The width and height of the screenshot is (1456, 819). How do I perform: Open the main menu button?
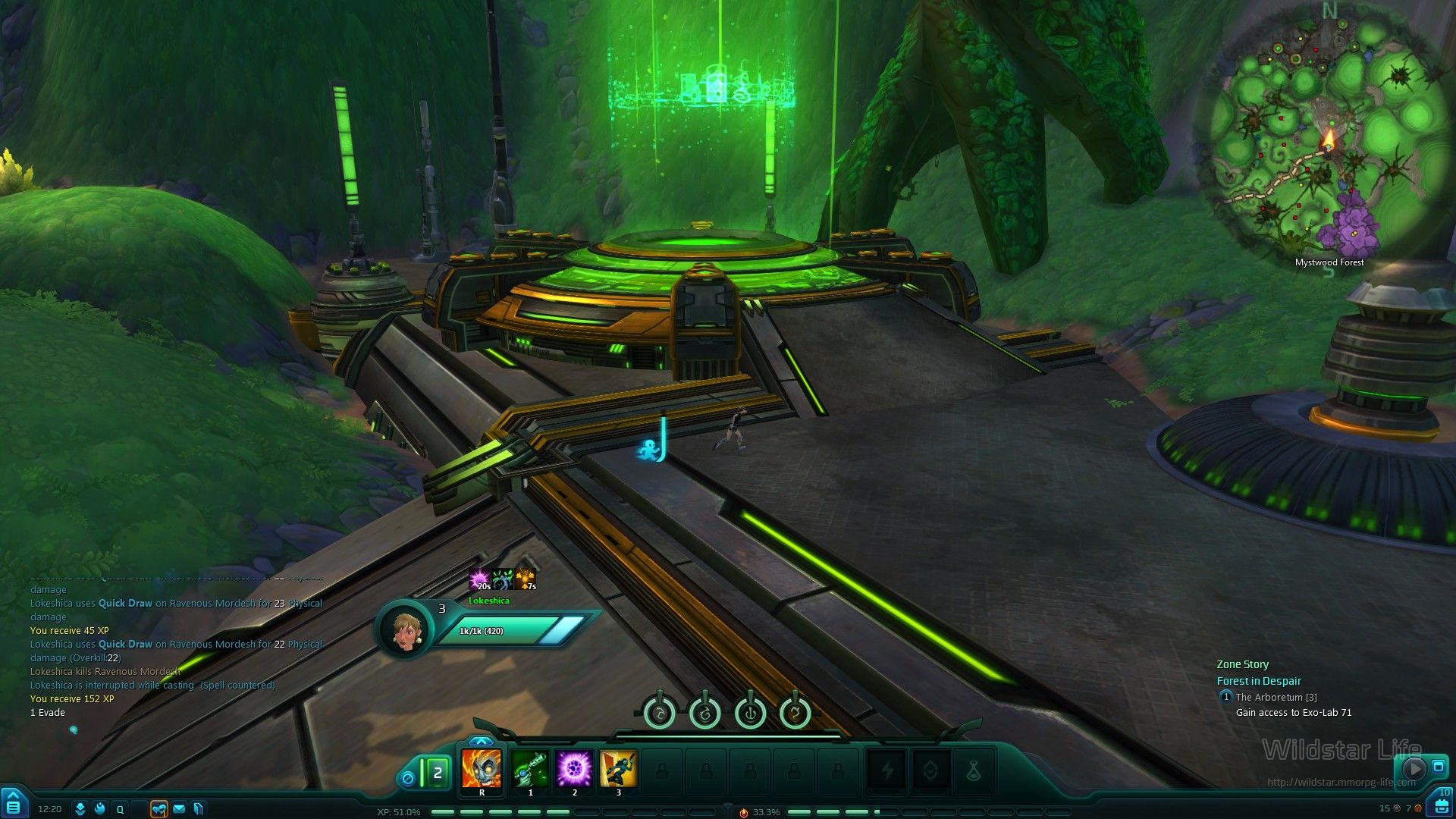[14, 804]
